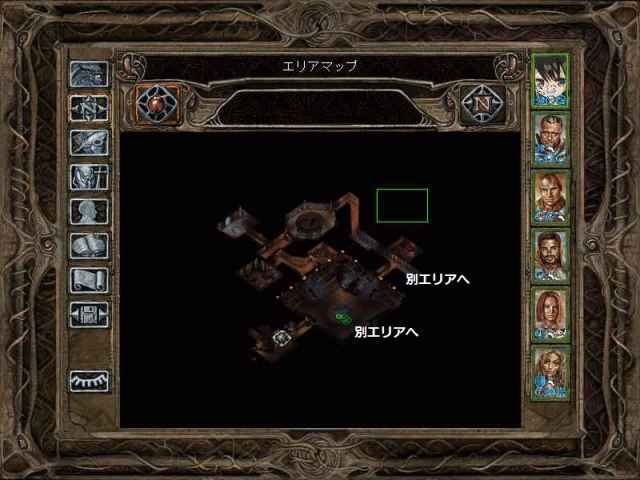Click the green viewport rectangle on the map
Image resolution: width=640 pixels, height=480 pixels.
tap(402, 205)
